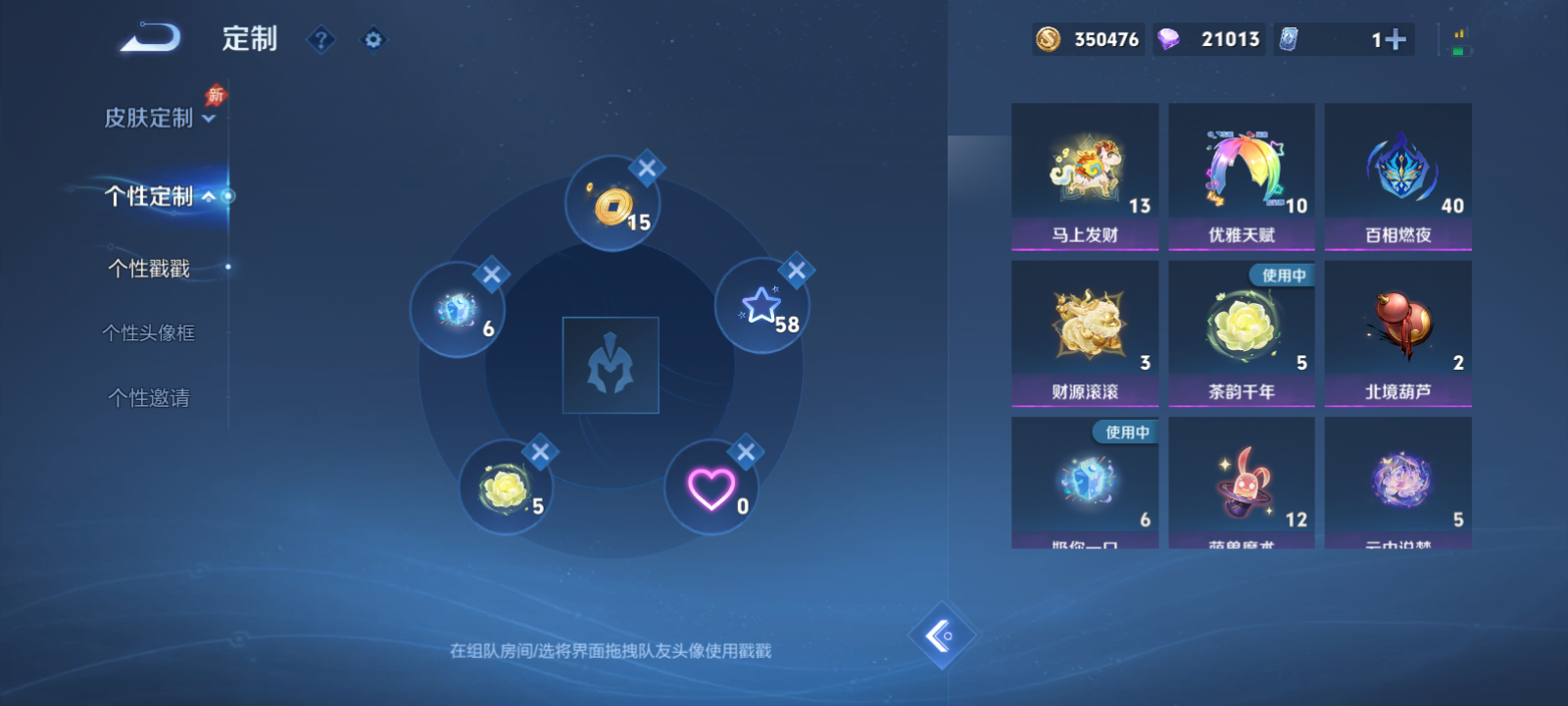This screenshot has height=706, width=1568.
Task: Click the heart sticker with count 0
Action: click(x=712, y=487)
